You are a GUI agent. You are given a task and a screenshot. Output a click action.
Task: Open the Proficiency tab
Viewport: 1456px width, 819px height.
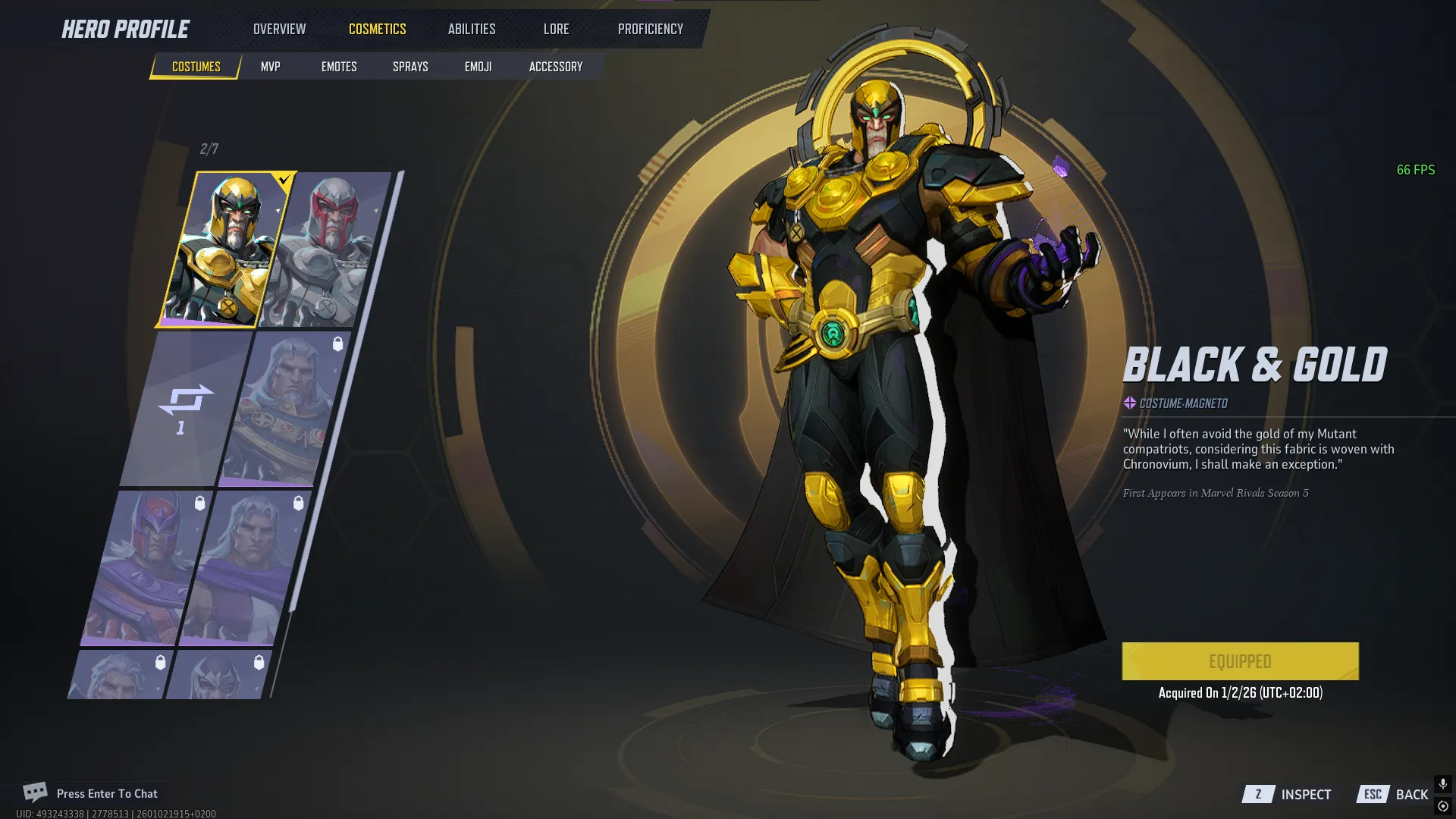pos(650,29)
